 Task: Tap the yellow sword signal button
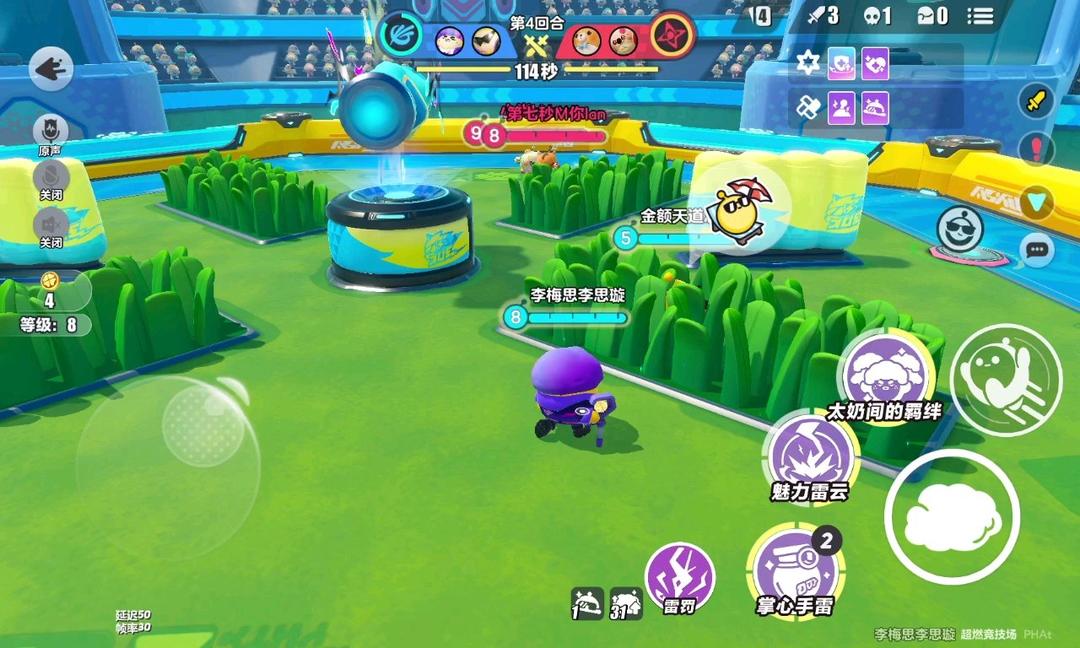tap(1037, 101)
